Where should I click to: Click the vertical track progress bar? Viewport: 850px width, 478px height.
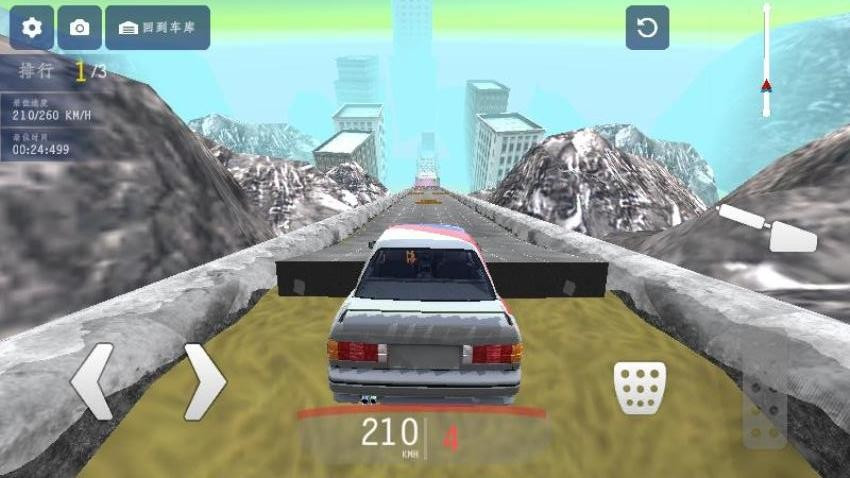coord(766,60)
